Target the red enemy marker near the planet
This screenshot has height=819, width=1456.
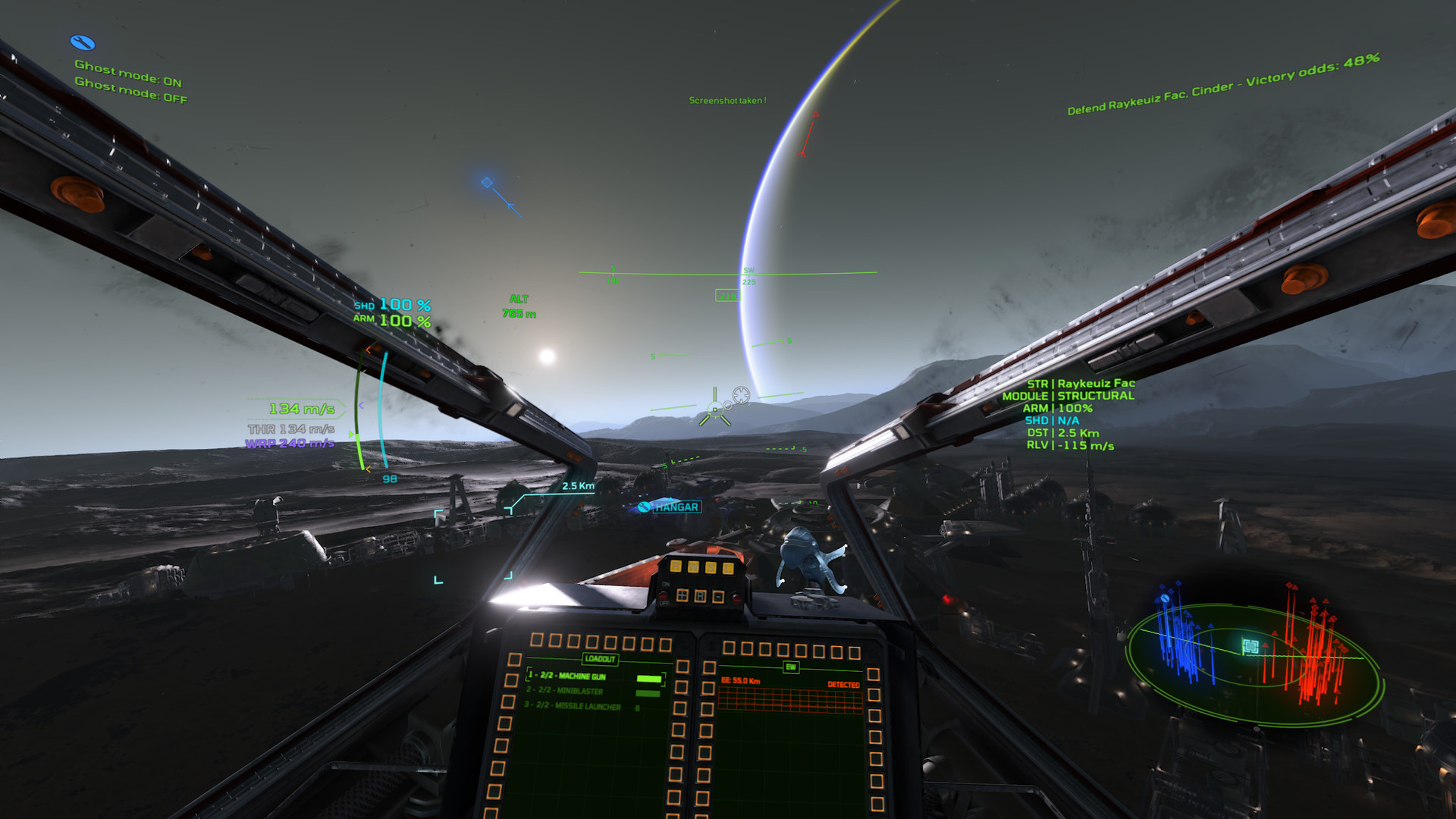coord(815,115)
